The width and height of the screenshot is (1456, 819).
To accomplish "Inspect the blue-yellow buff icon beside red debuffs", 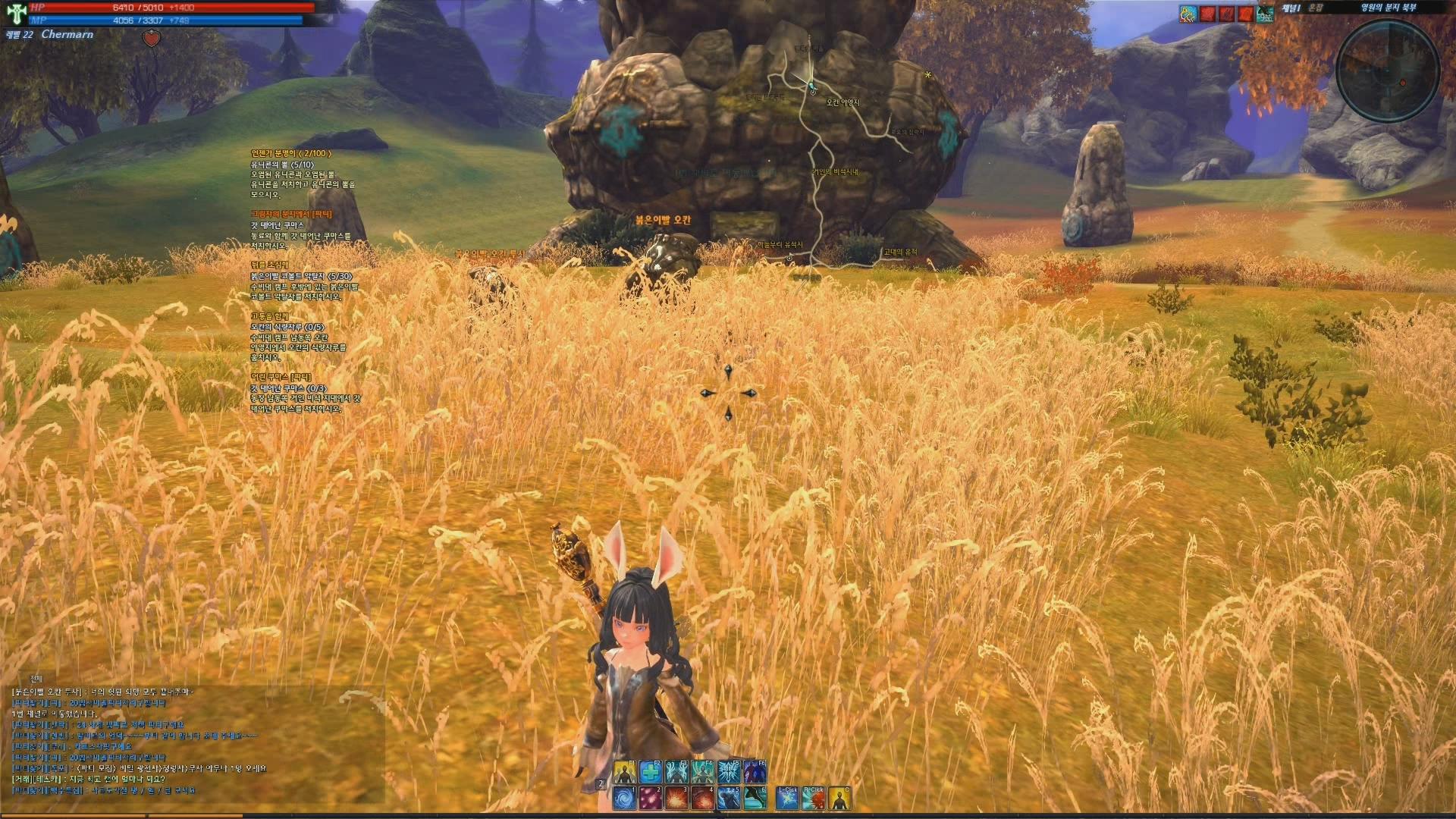I will [1188, 13].
